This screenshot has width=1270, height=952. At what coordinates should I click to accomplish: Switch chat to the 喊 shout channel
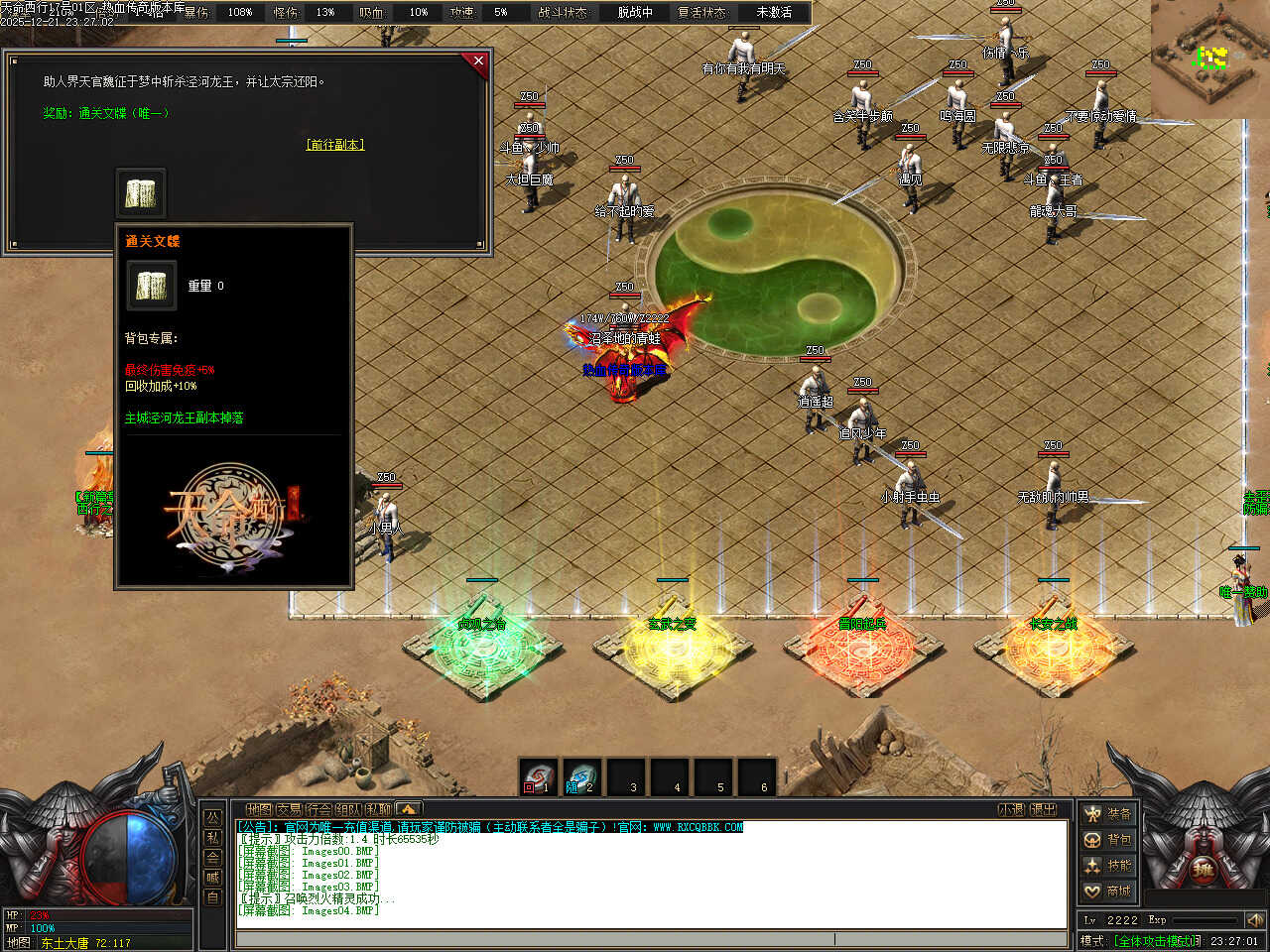(x=213, y=877)
